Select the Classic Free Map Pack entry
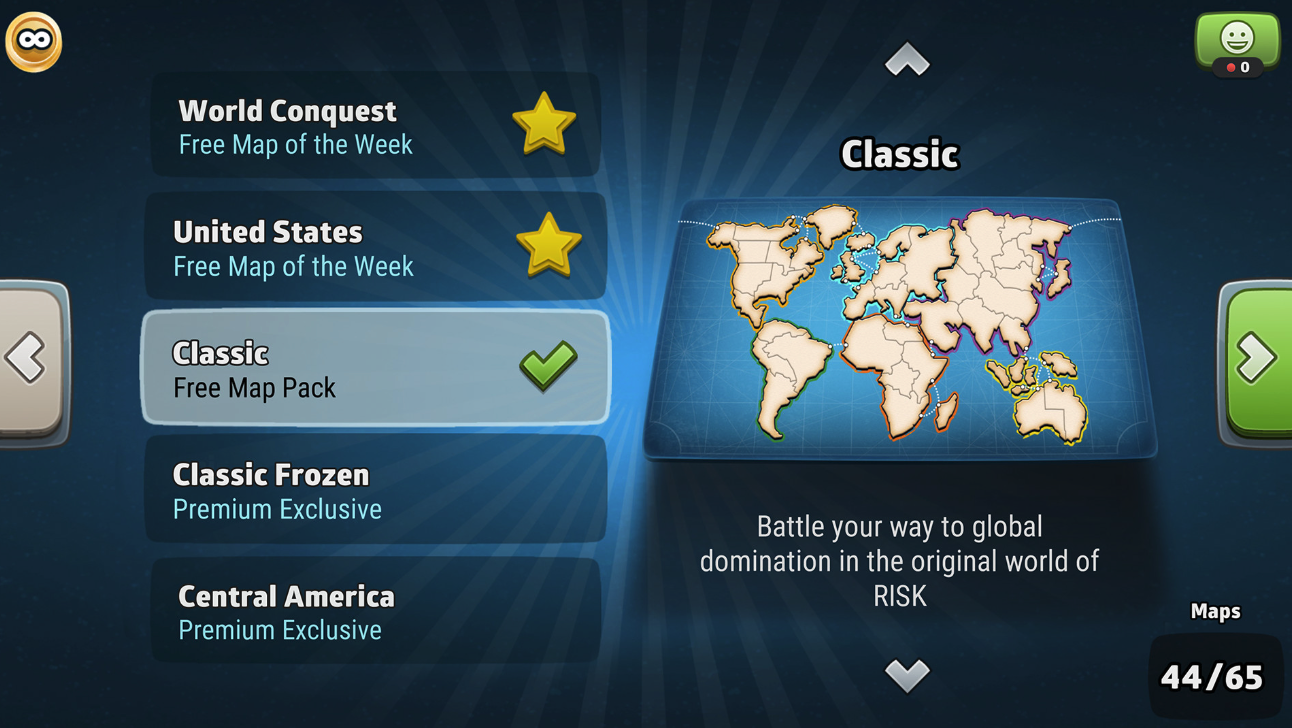The height and width of the screenshot is (728, 1292). [375, 368]
